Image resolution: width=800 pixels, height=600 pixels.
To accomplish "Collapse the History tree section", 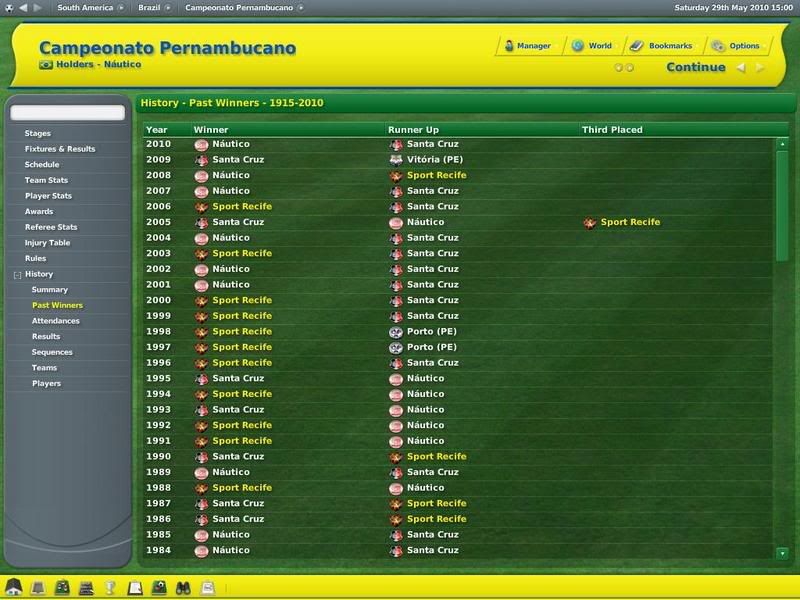I will pos(17,274).
